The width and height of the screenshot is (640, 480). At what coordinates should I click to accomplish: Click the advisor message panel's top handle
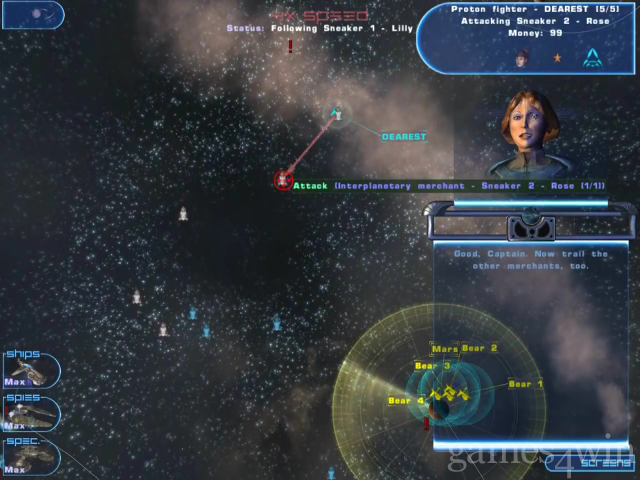530,222
